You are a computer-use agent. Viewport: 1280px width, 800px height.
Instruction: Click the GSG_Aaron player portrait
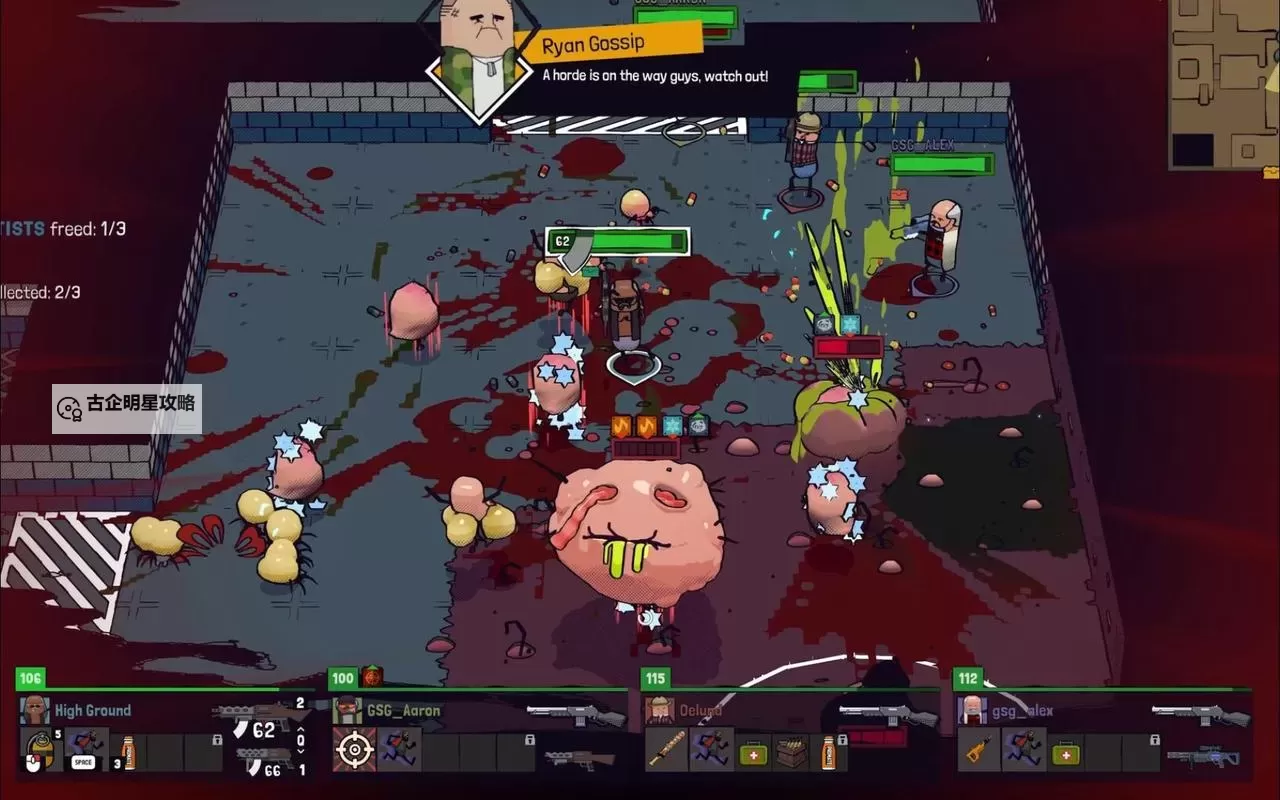click(x=347, y=710)
